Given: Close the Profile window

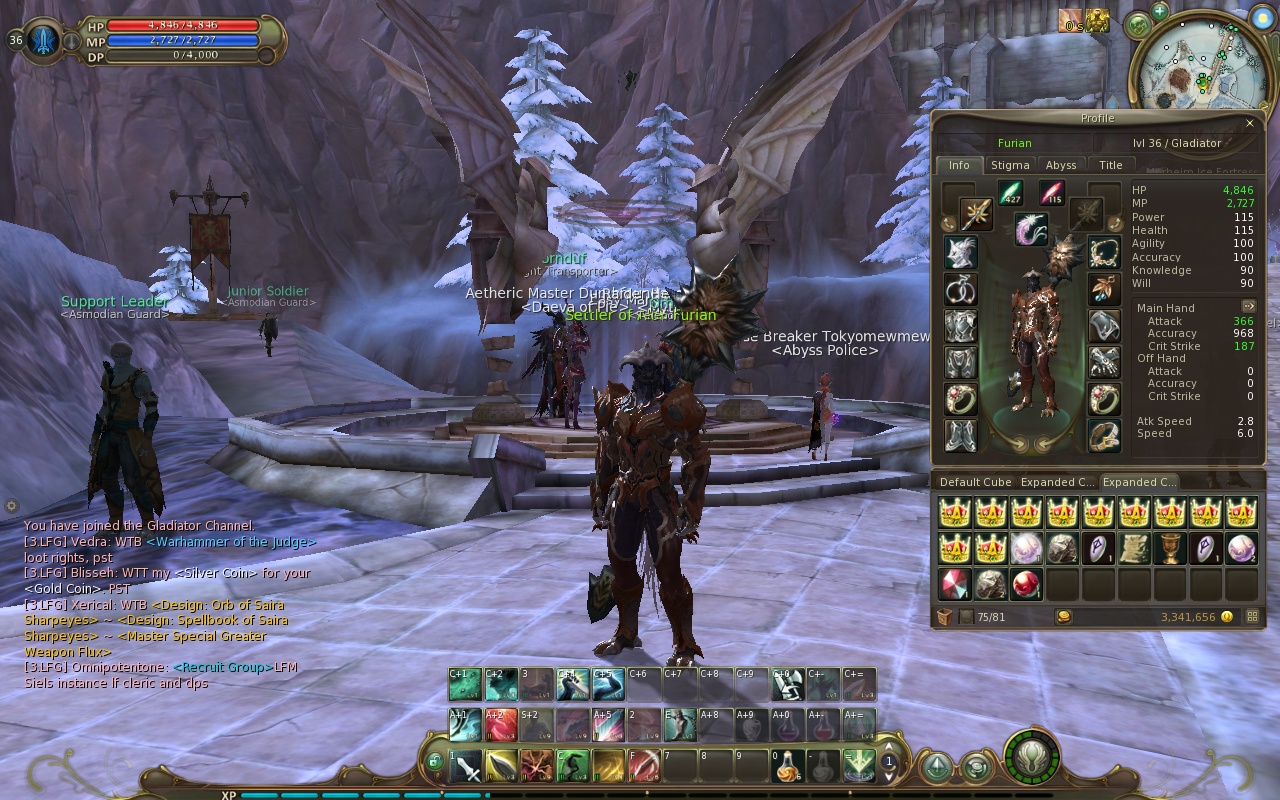Looking at the screenshot, I should 1249,123.
